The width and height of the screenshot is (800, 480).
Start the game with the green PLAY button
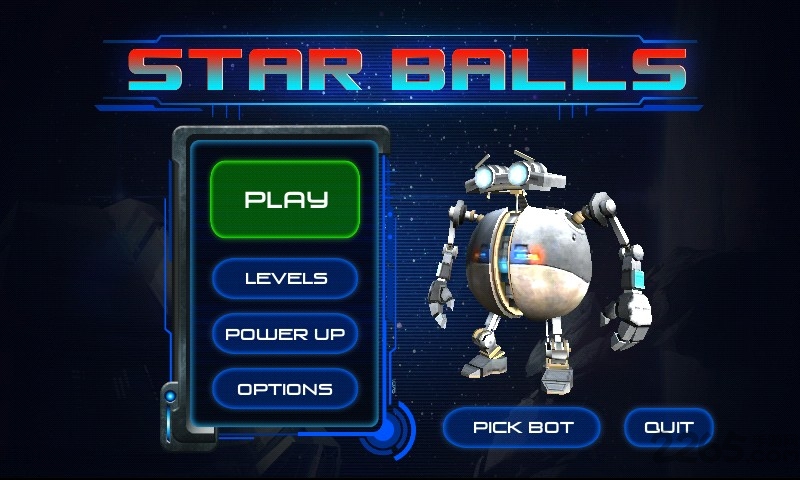coord(285,199)
